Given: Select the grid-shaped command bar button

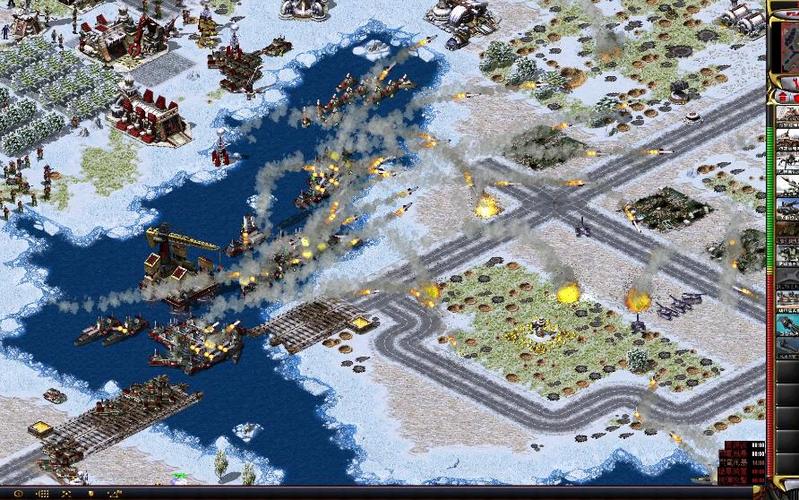Looking at the screenshot, I should 43,493.
